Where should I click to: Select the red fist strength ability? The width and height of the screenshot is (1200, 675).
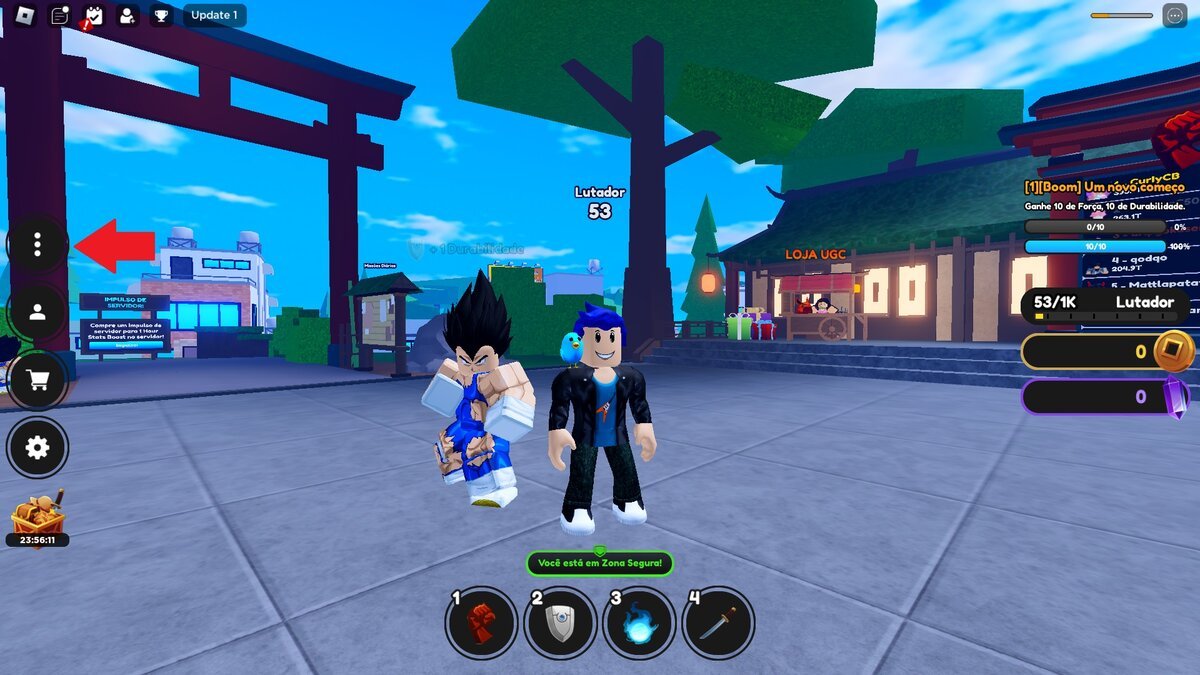coord(481,623)
